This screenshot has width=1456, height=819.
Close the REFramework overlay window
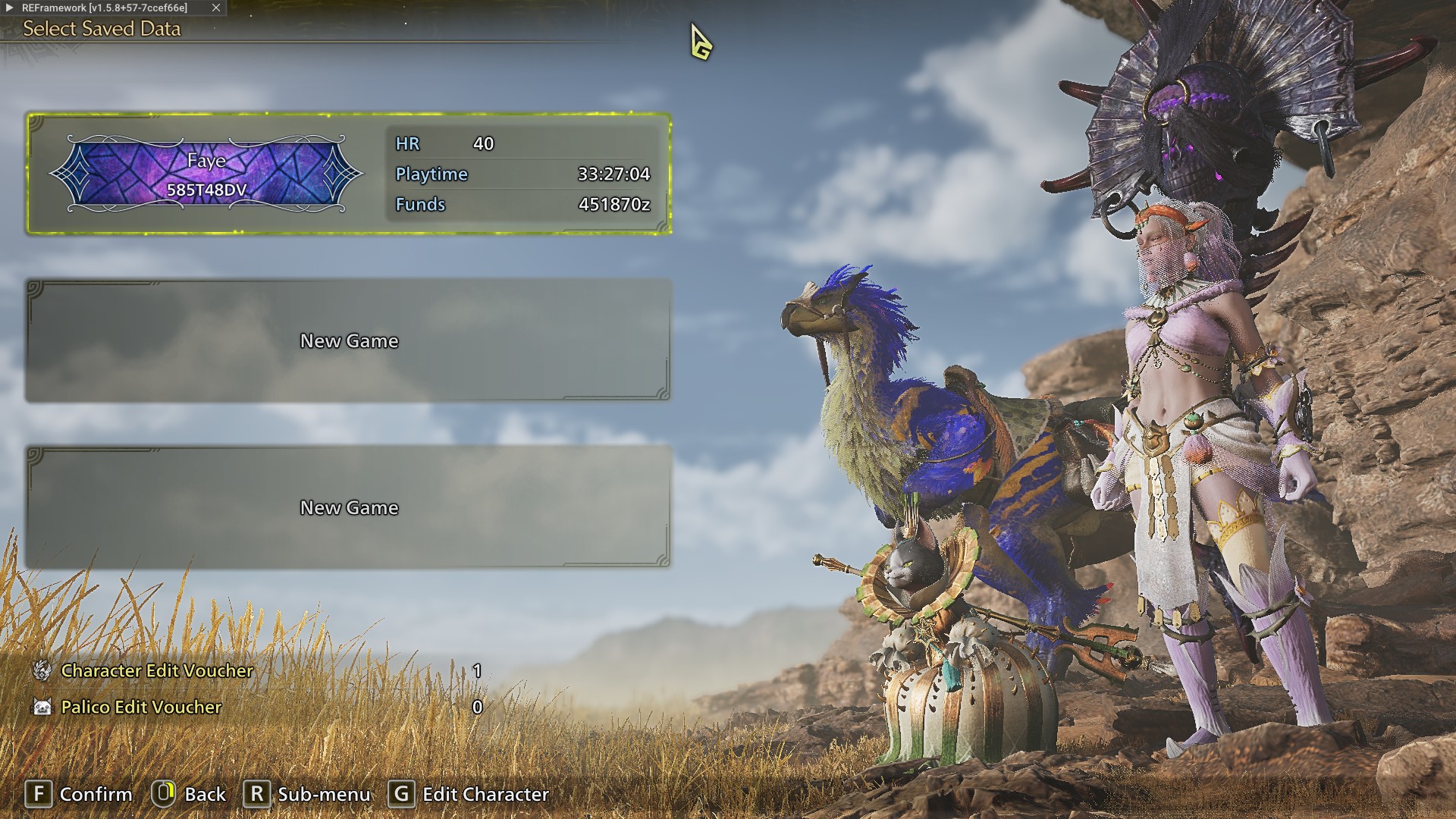point(216,8)
